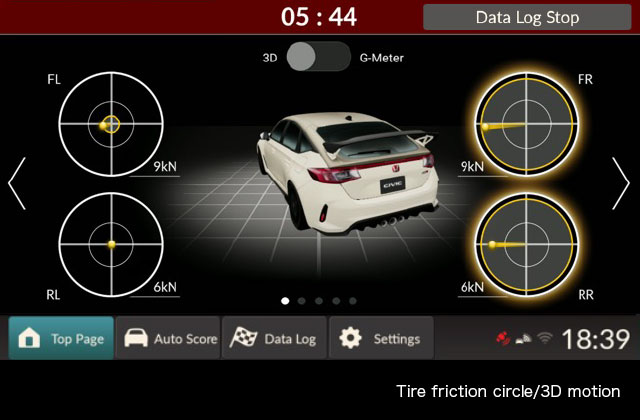The height and width of the screenshot is (420, 640).
Task: Select the FL tire friction circle
Action: (x=110, y=124)
